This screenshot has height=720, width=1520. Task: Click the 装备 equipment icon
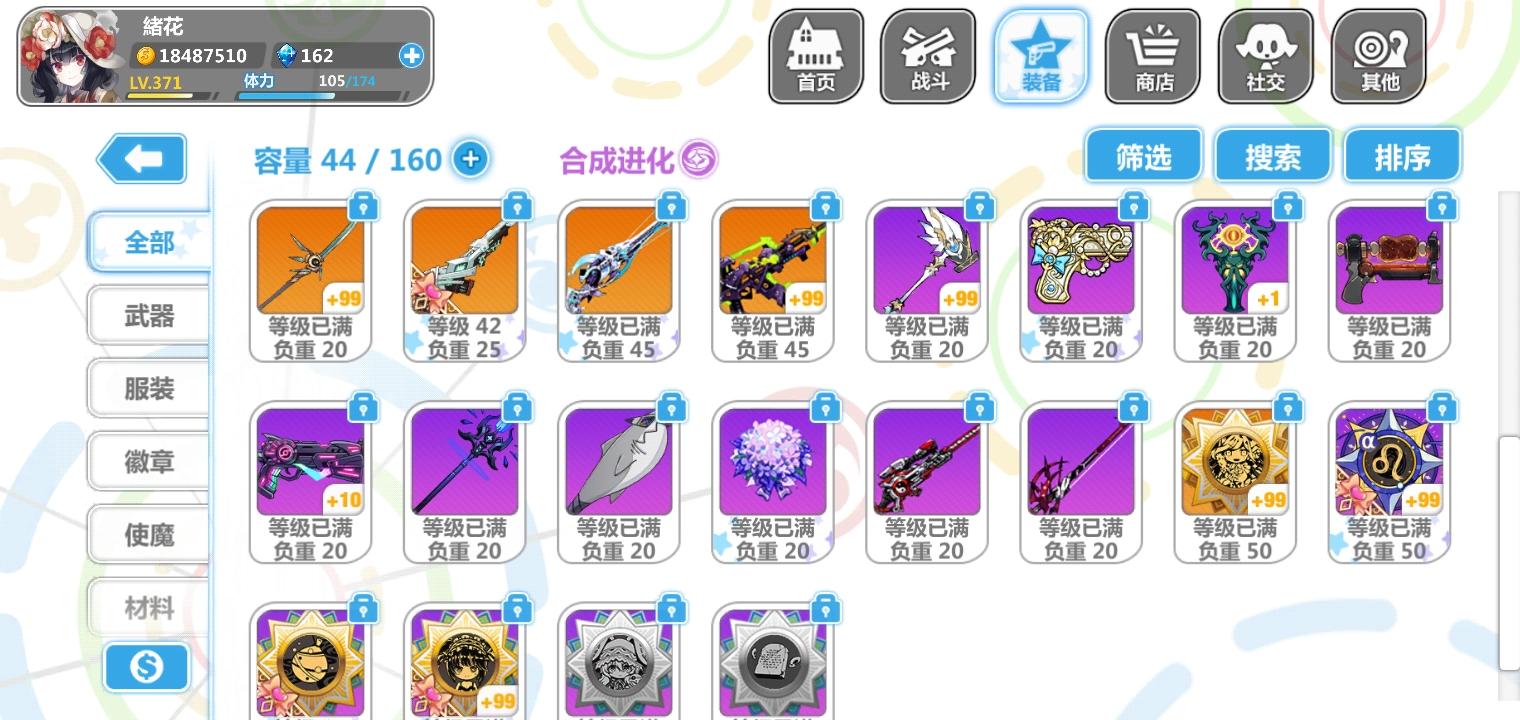[1040, 57]
